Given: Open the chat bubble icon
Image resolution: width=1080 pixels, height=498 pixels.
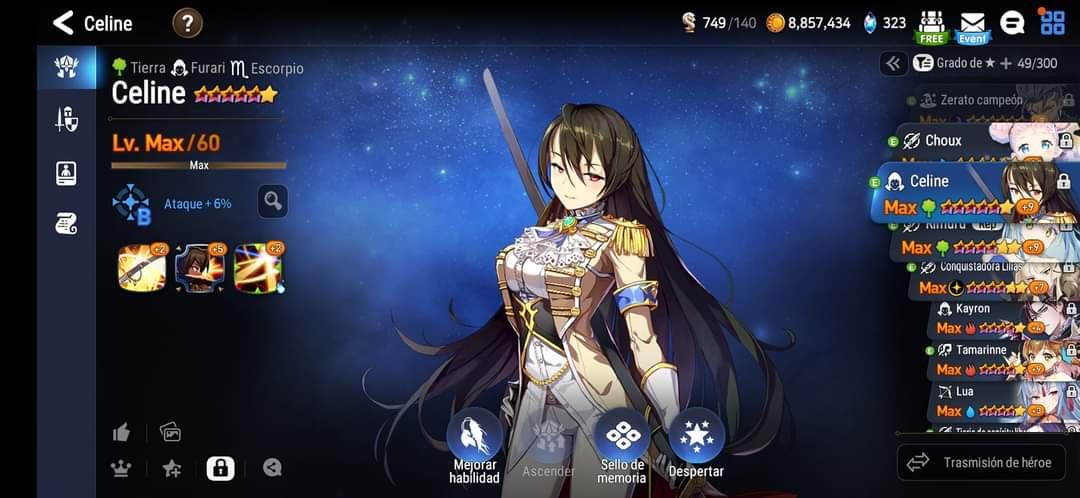Looking at the screenshot, I should tap(1012, 23).
